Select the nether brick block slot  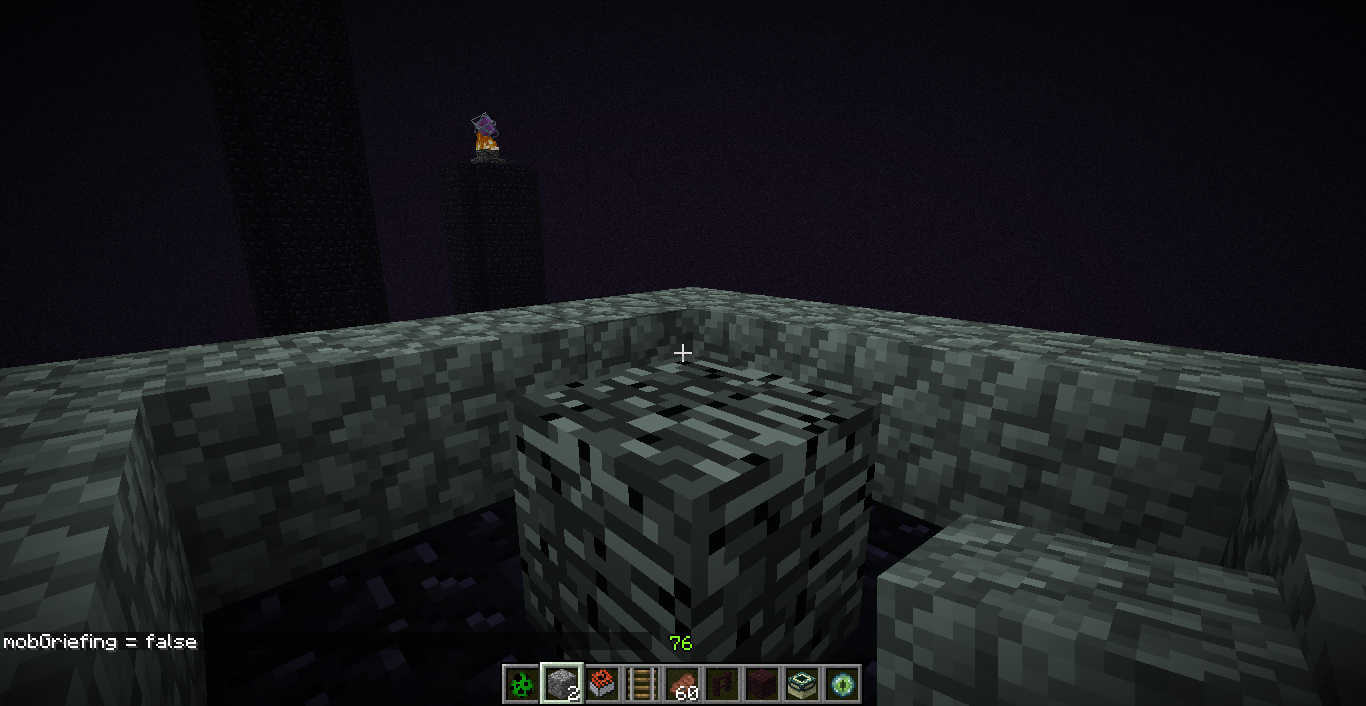(762, 684)
